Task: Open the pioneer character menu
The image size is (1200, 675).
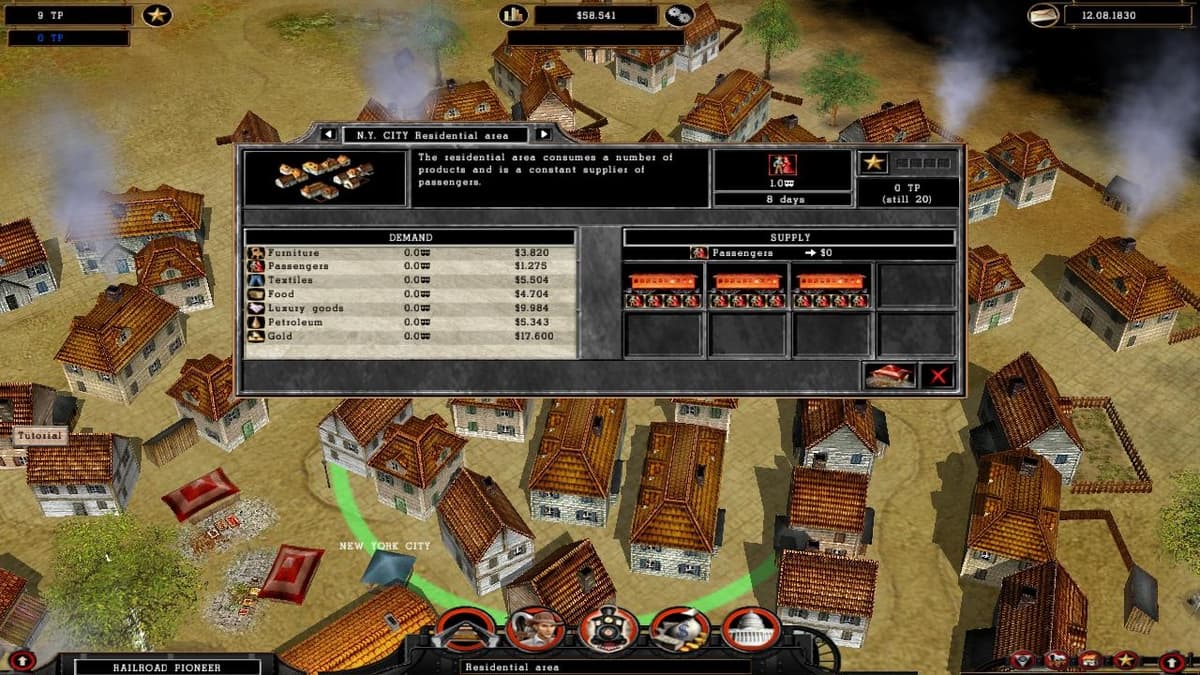Action: pos(536,629)
